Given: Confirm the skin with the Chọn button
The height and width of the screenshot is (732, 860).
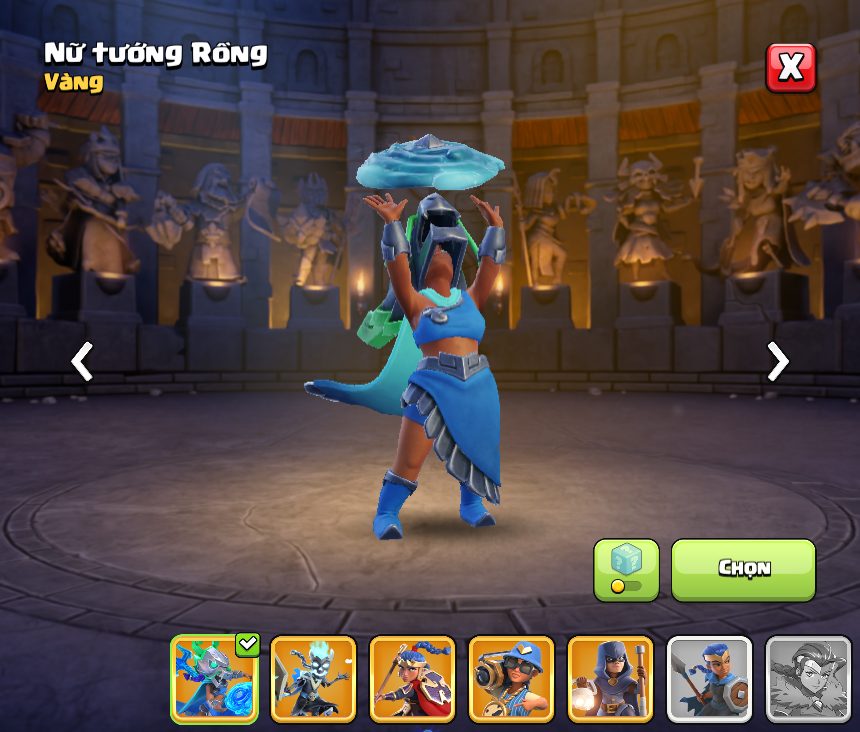Looking at the screenshot, I should click(x=743, y=569).
